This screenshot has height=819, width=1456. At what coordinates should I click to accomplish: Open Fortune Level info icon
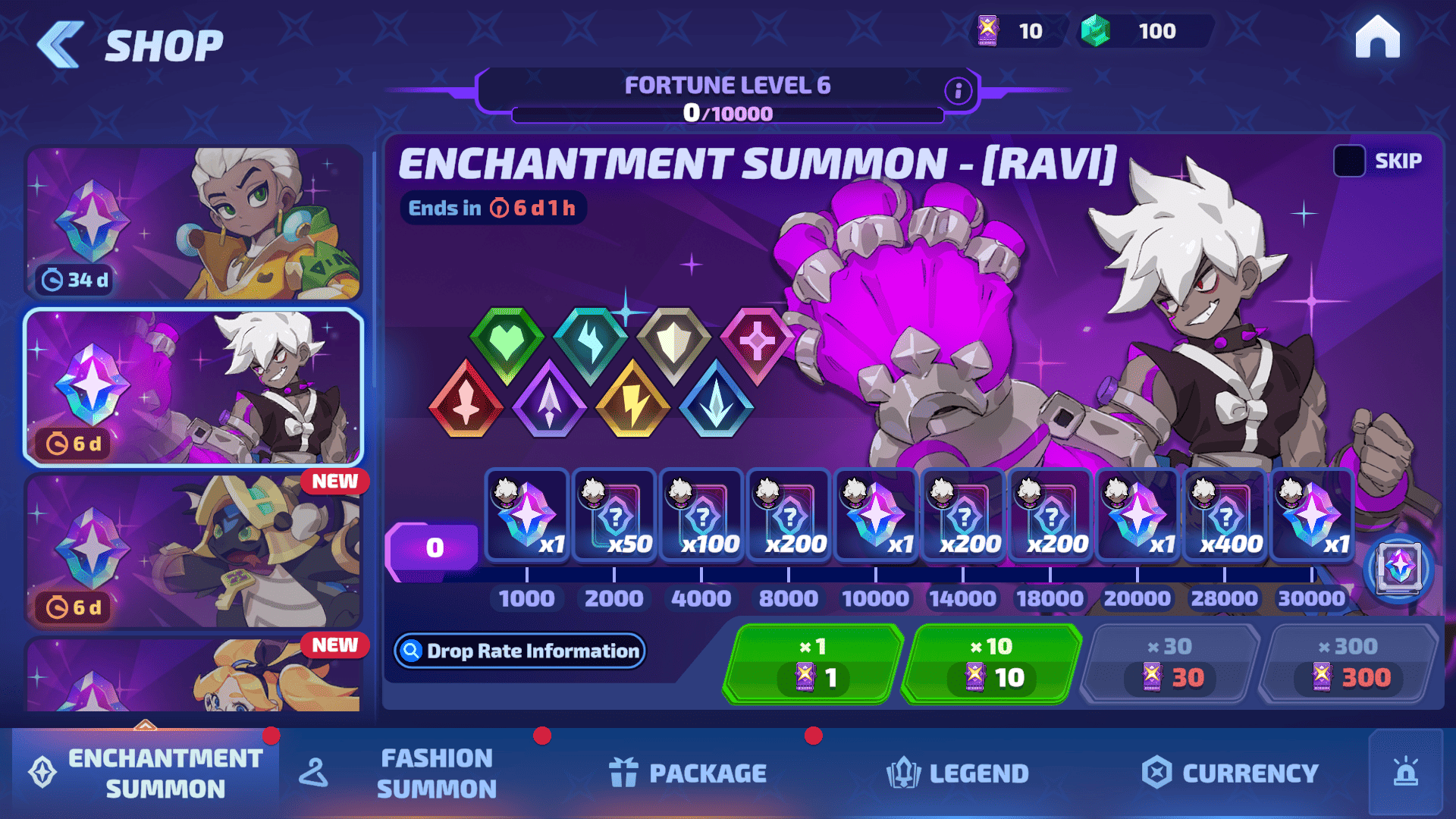point(958,91)
